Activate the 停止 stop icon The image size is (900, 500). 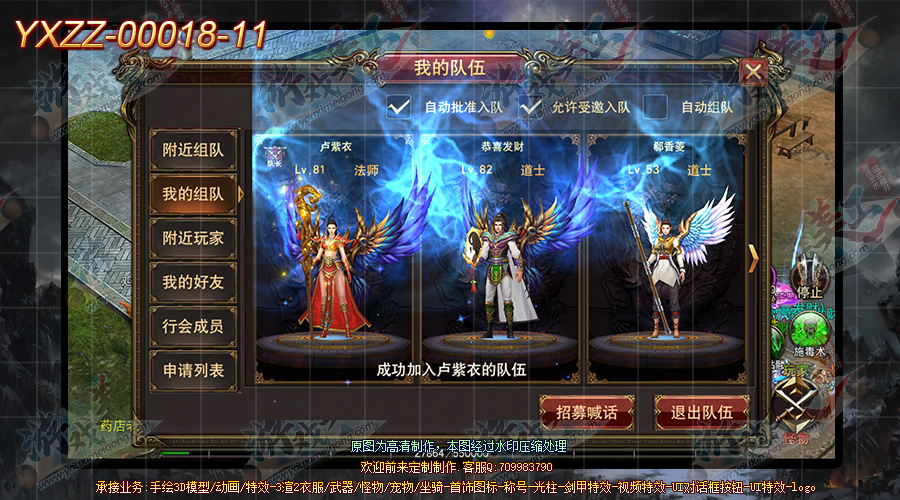(808, 280)
